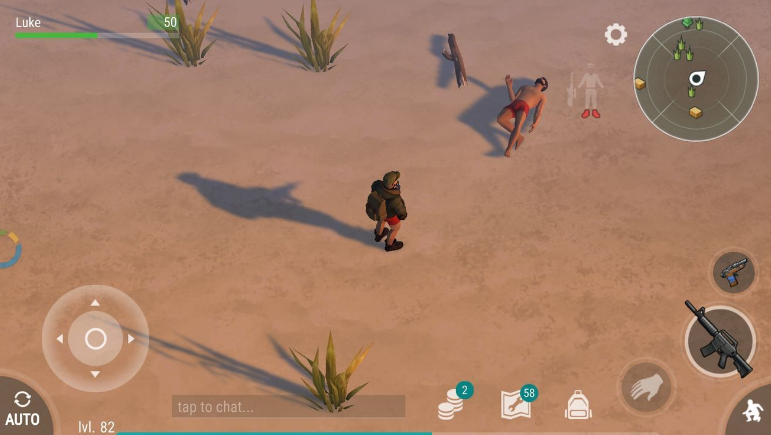The width and height of the screenshot is (771, 435).
Task: Click the circular minimap
Action: point(695,79)
